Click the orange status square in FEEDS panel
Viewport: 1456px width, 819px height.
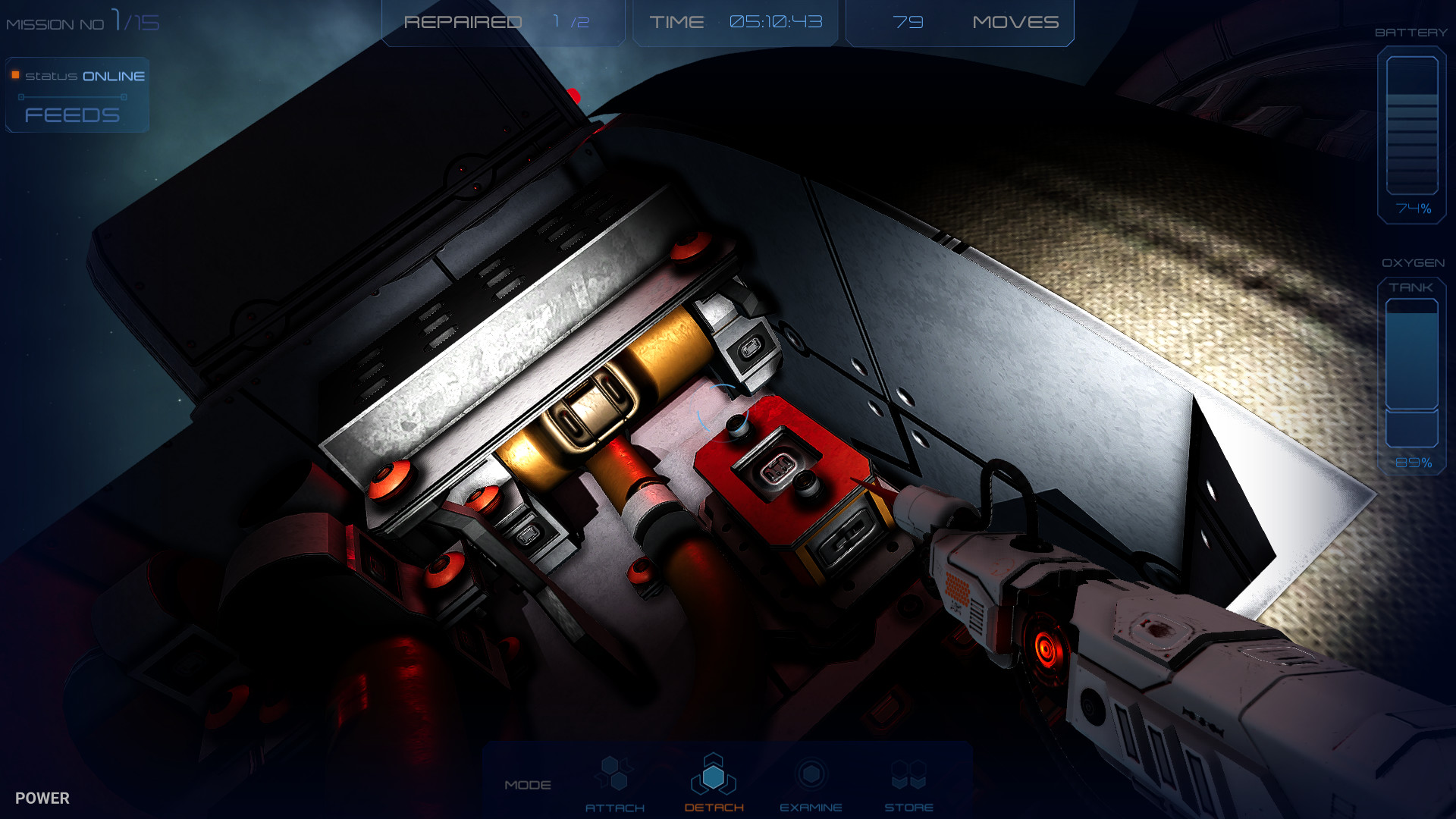[15, 75]
